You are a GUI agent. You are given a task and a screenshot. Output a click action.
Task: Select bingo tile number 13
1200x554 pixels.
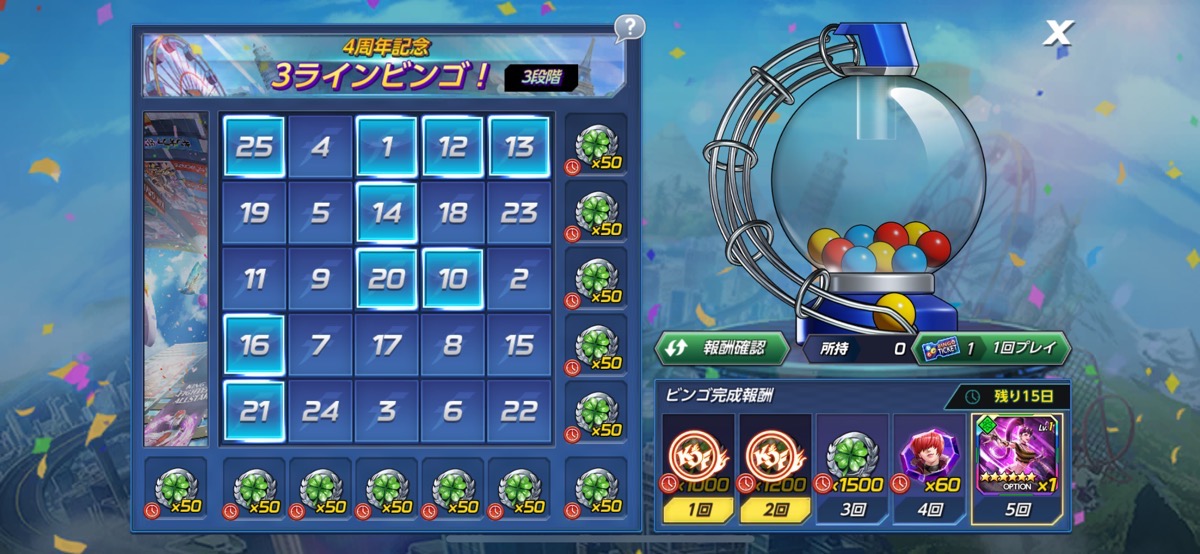pyautogui.click(x=519, y=147)
